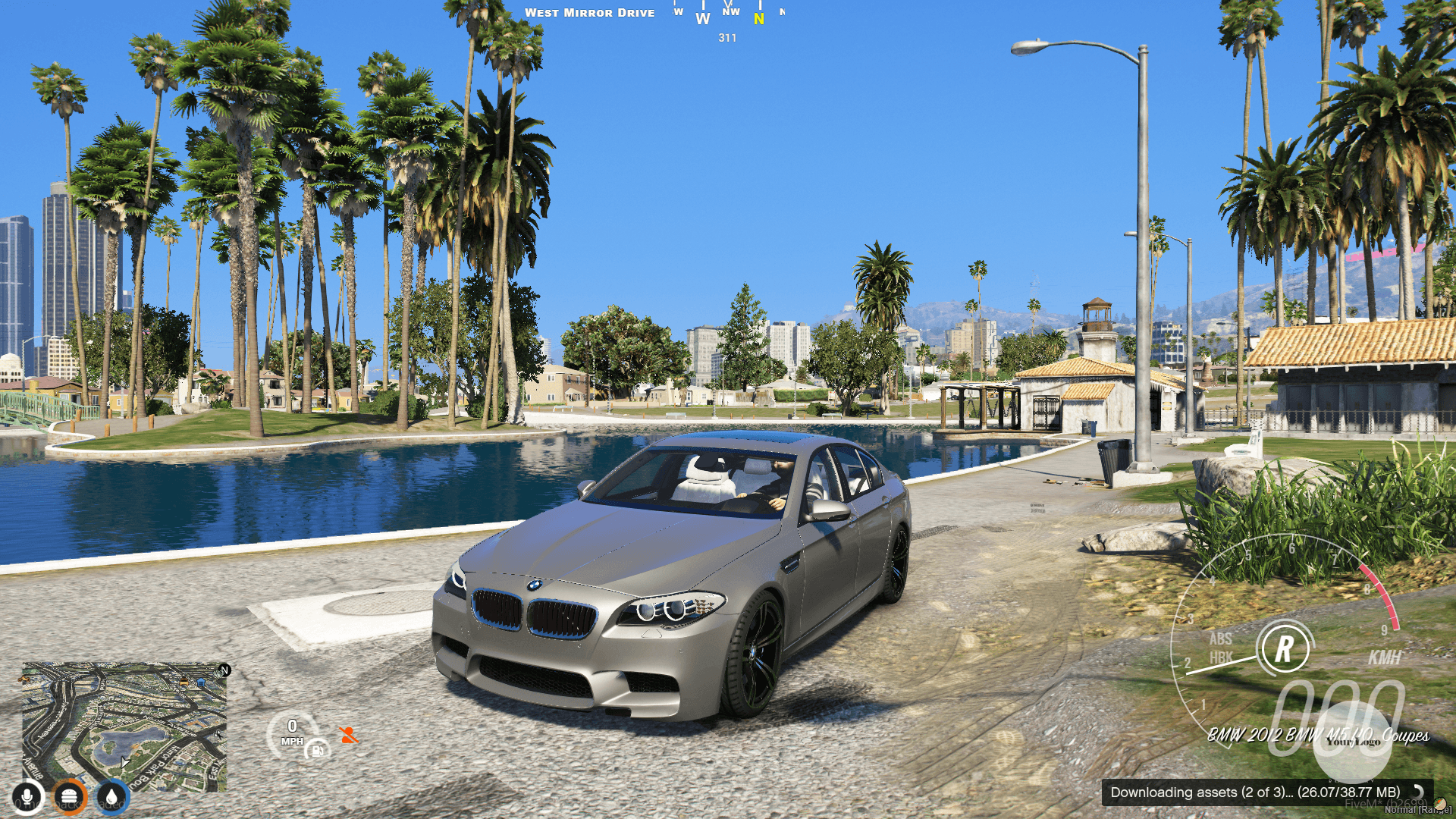Click the water drop thirst icon
The height and width of the screenshot is (819, 1456).
[x=111, y=795]
